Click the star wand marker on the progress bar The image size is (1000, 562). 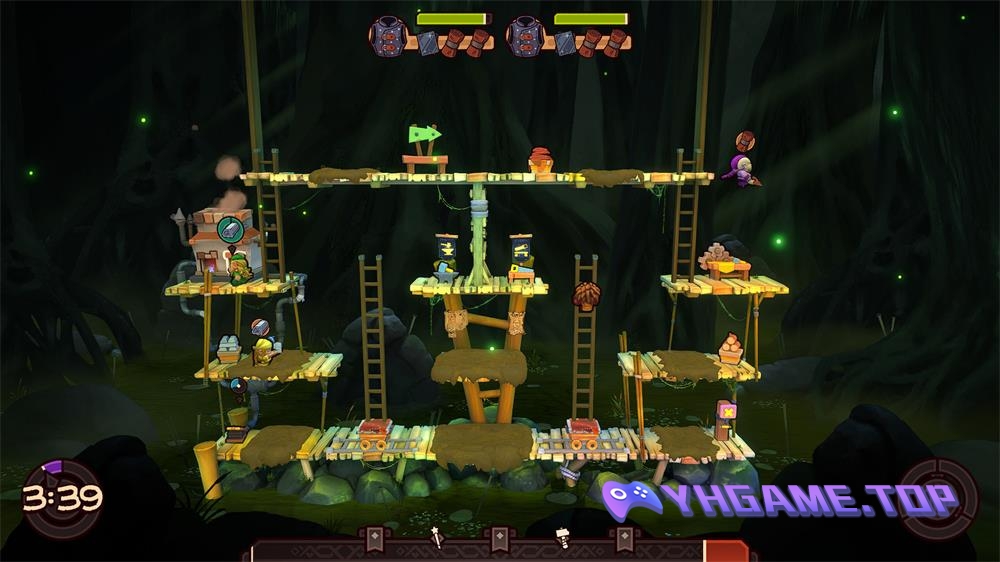[x=436, y=538]
